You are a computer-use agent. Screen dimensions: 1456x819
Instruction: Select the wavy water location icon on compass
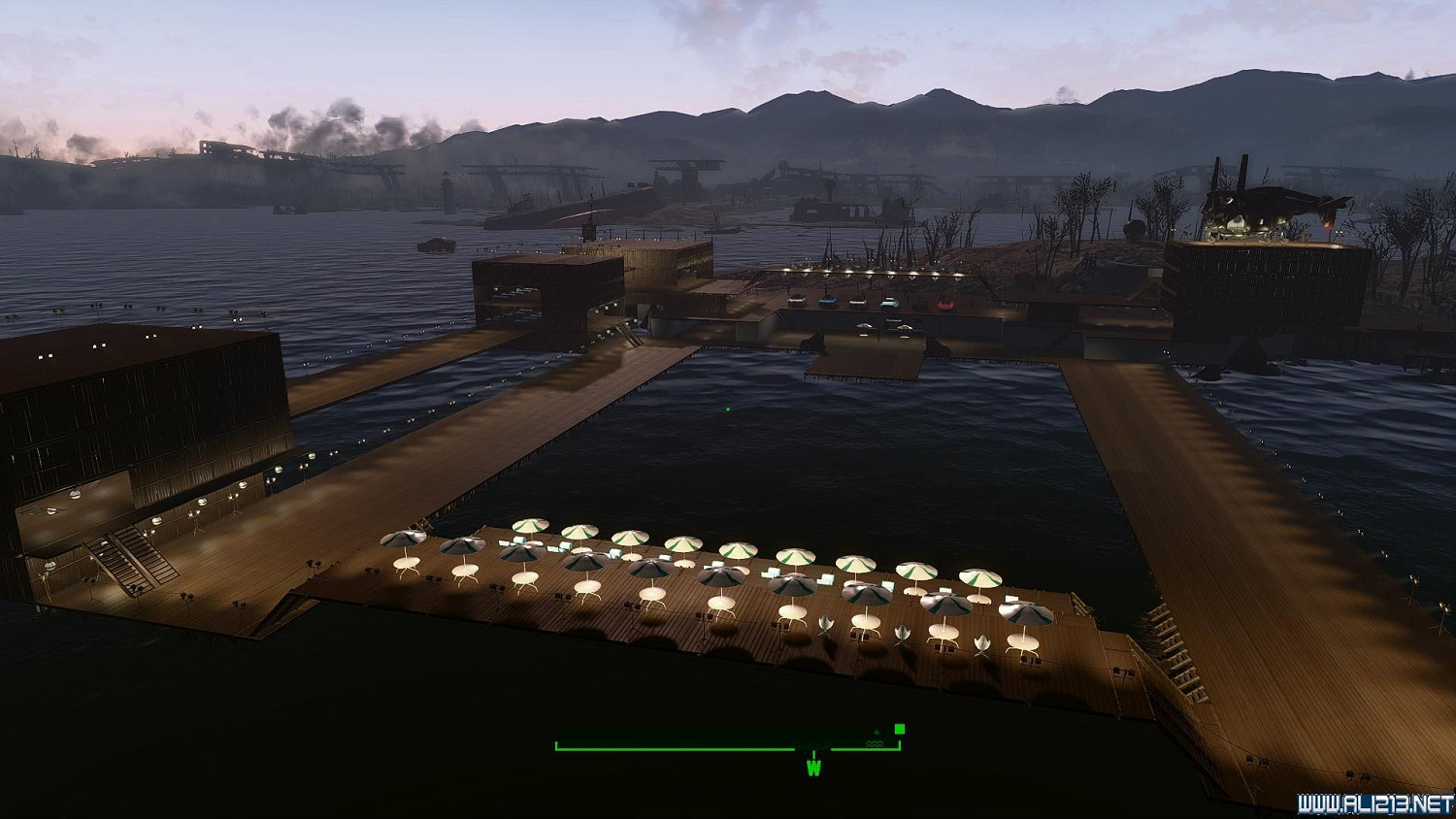pos(875,743)
